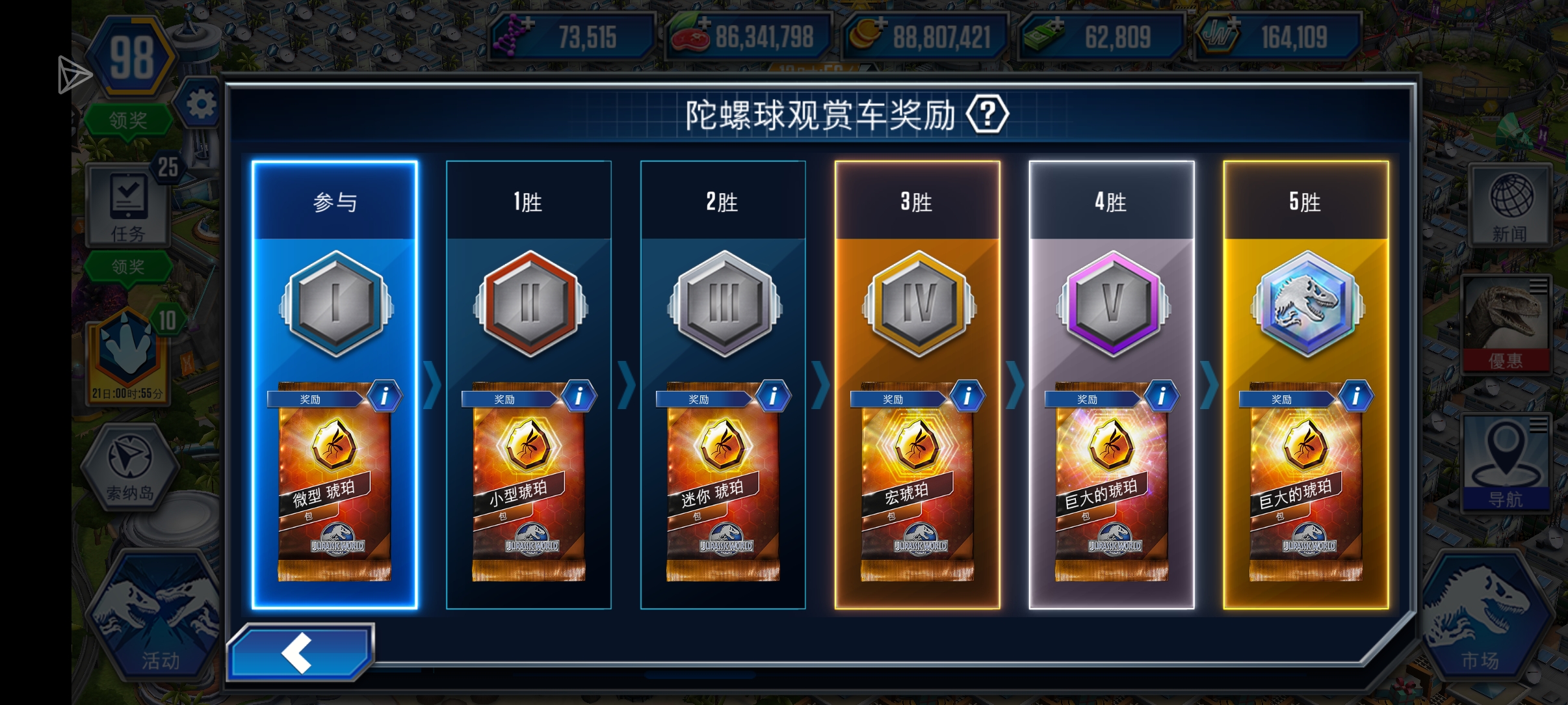Open the 新闻 news panel

[1509, 205]
